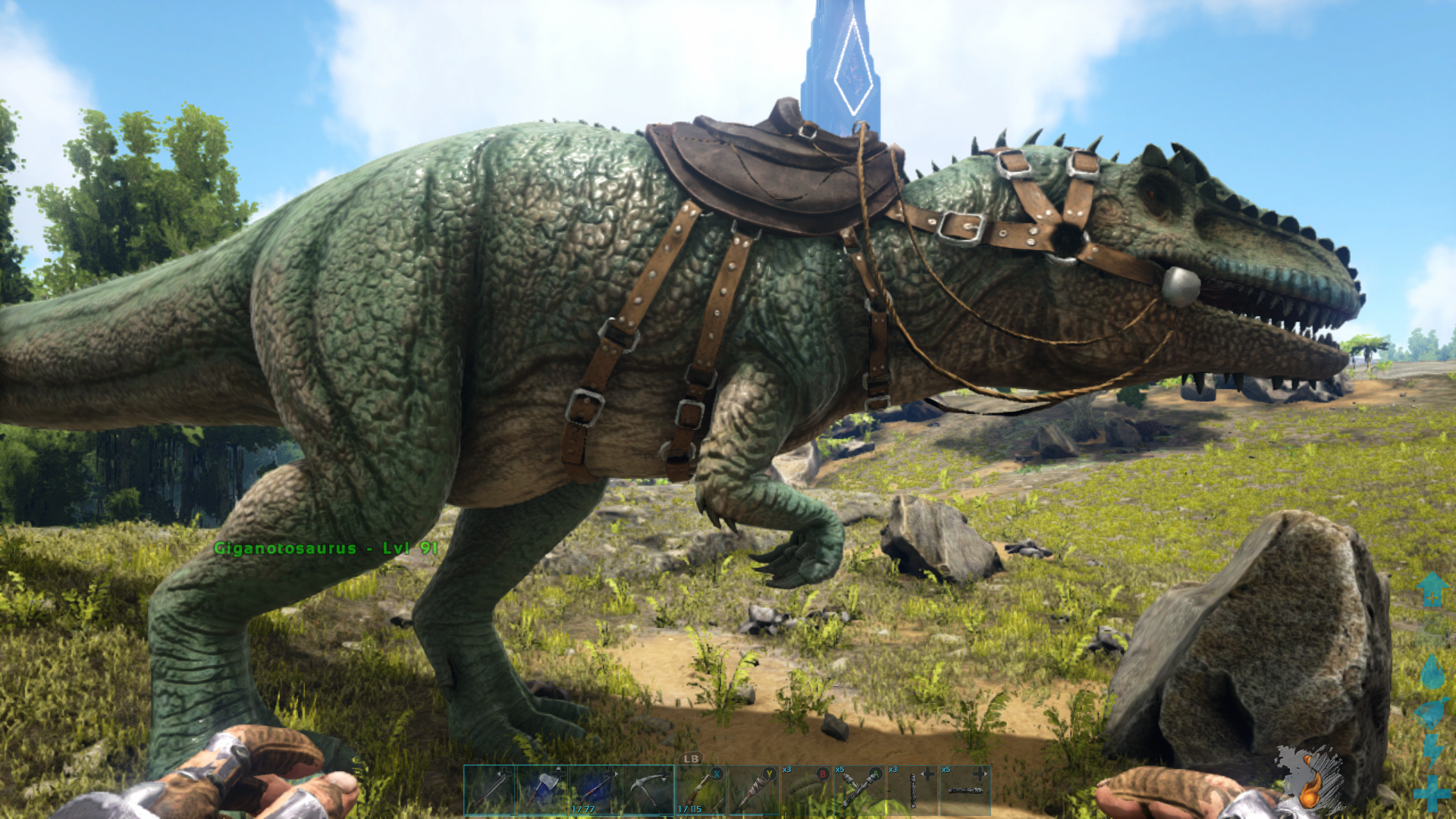The image size is (1456, 819).
Task: Equip the rifle showing 1/115 ammo
Action: [x=701, y=789]
